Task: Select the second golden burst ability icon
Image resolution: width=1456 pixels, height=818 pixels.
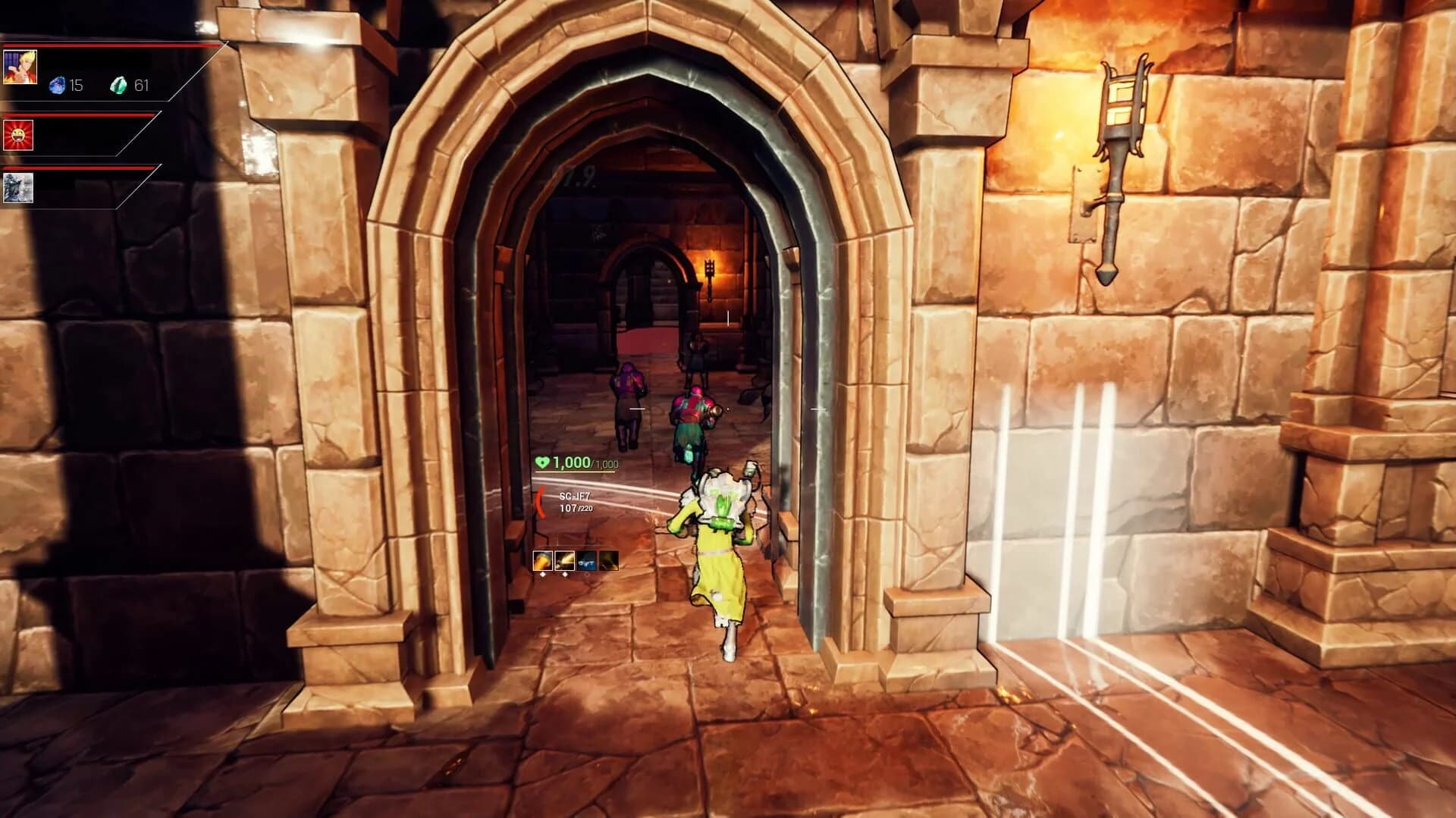Action: pyautogui.click(x=563, y=562)
